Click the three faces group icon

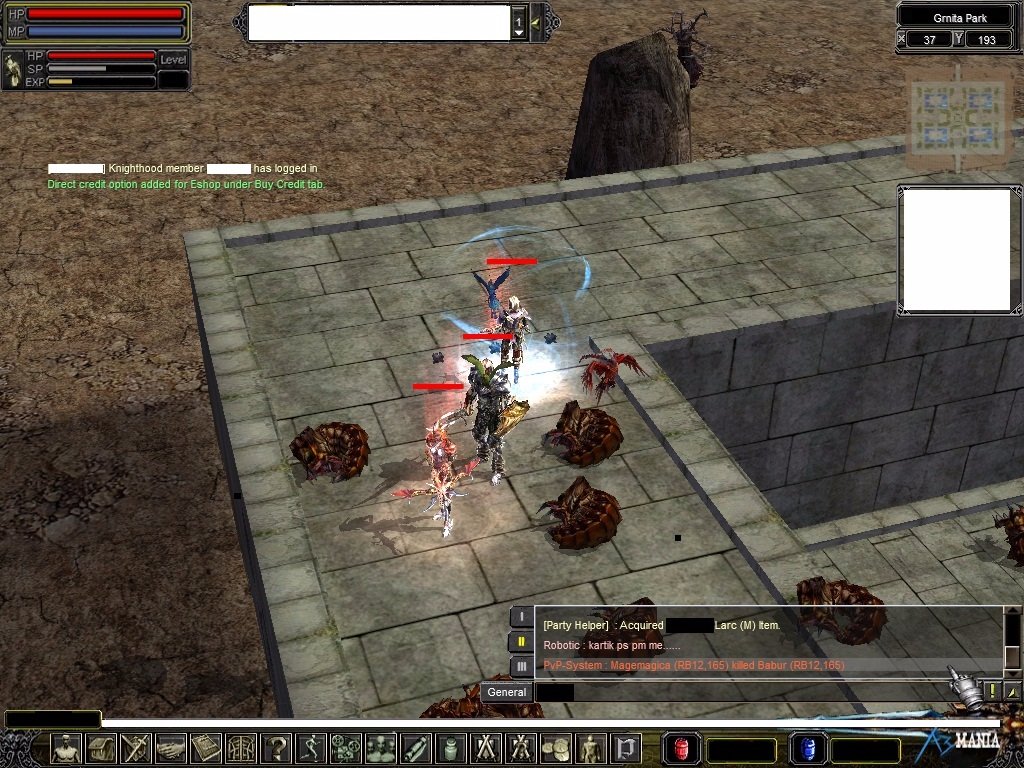click(x=380, y=748)
